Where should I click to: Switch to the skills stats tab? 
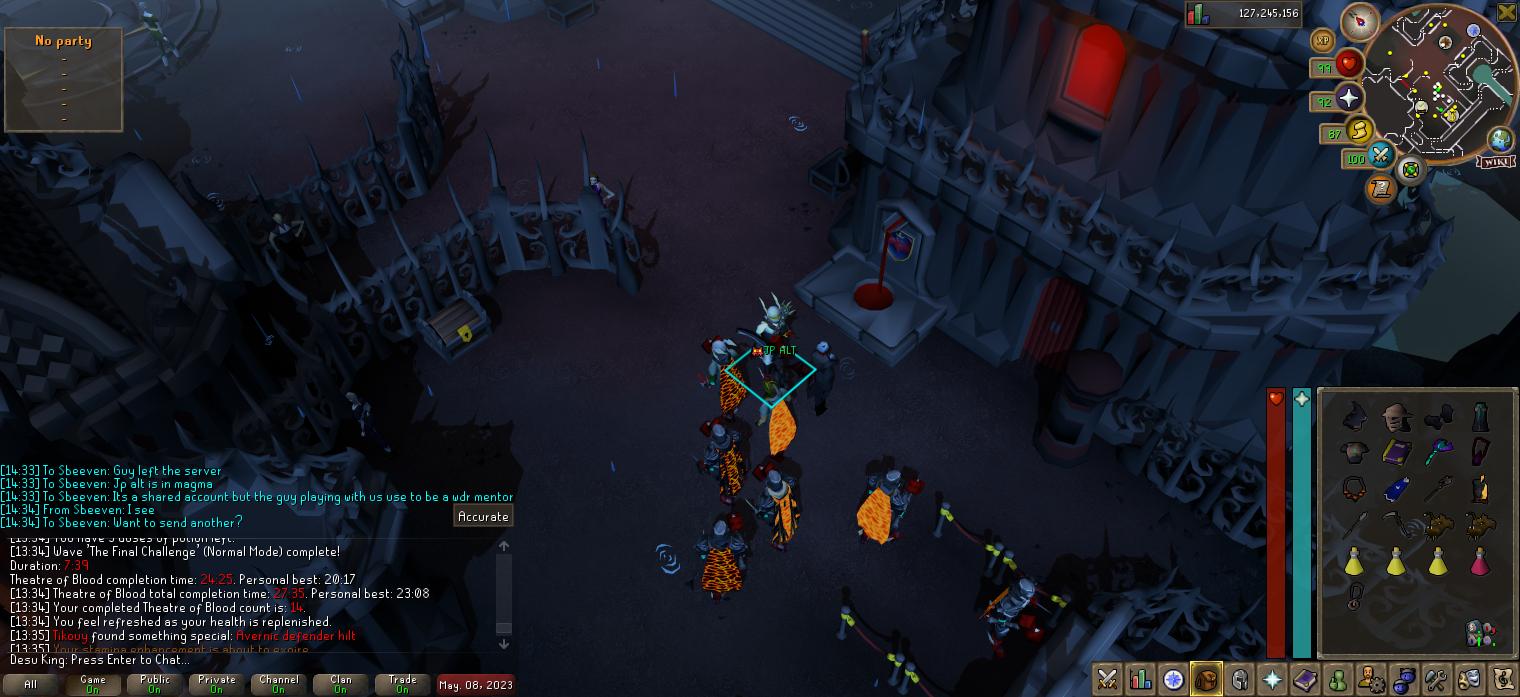(1140, 680)
